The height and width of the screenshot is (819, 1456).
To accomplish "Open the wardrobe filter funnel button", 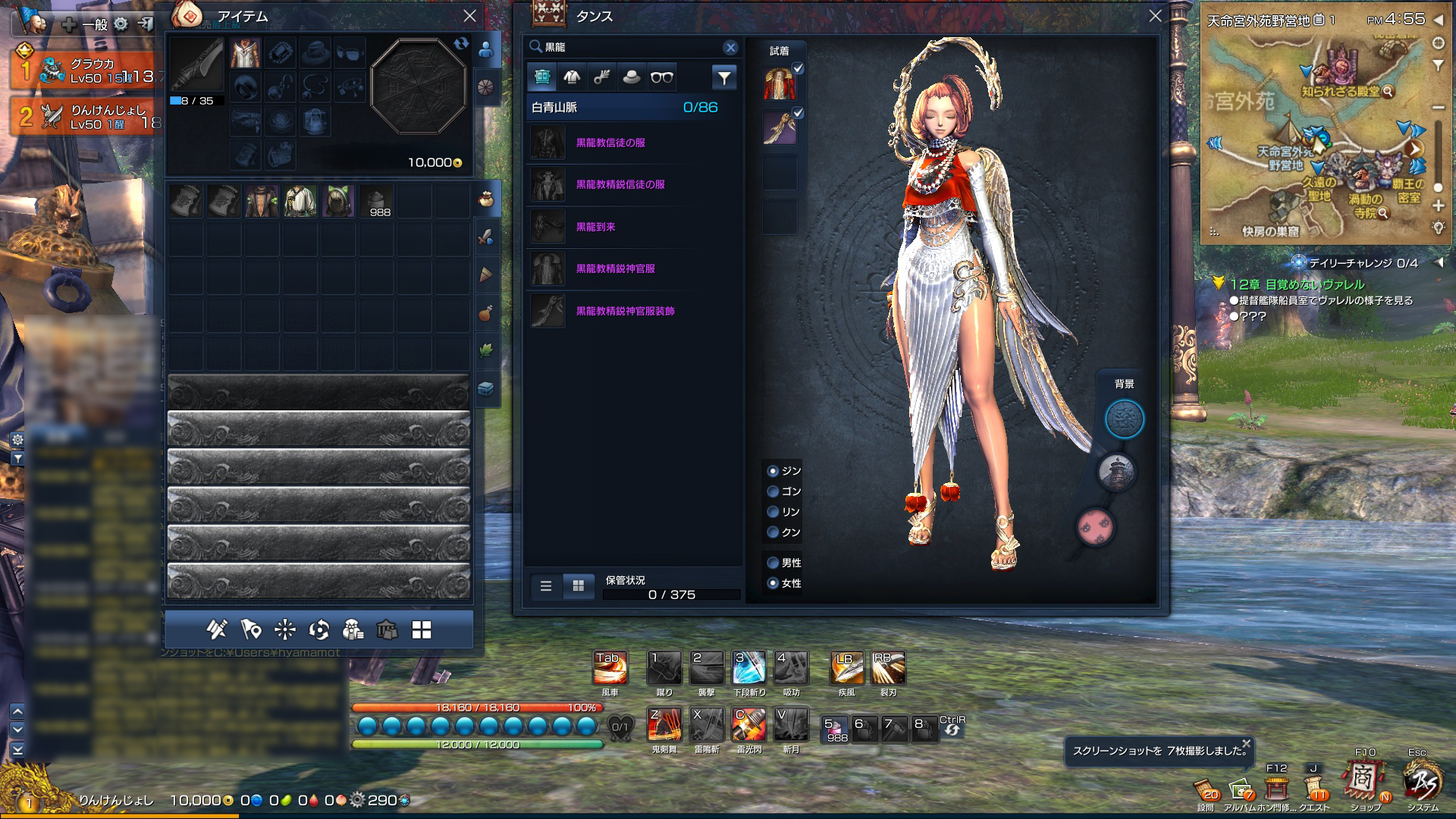I will (x=723, y=77).
